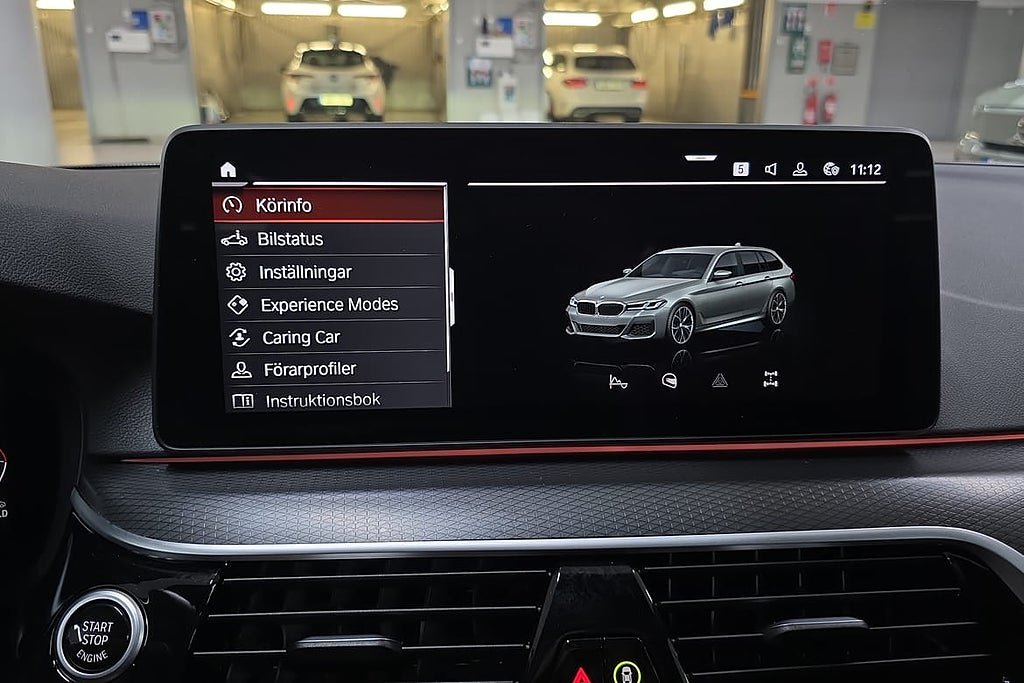Viewport: 1024px width, 683px height.
Task: Open the driver profile status icon
Action: 800,169
